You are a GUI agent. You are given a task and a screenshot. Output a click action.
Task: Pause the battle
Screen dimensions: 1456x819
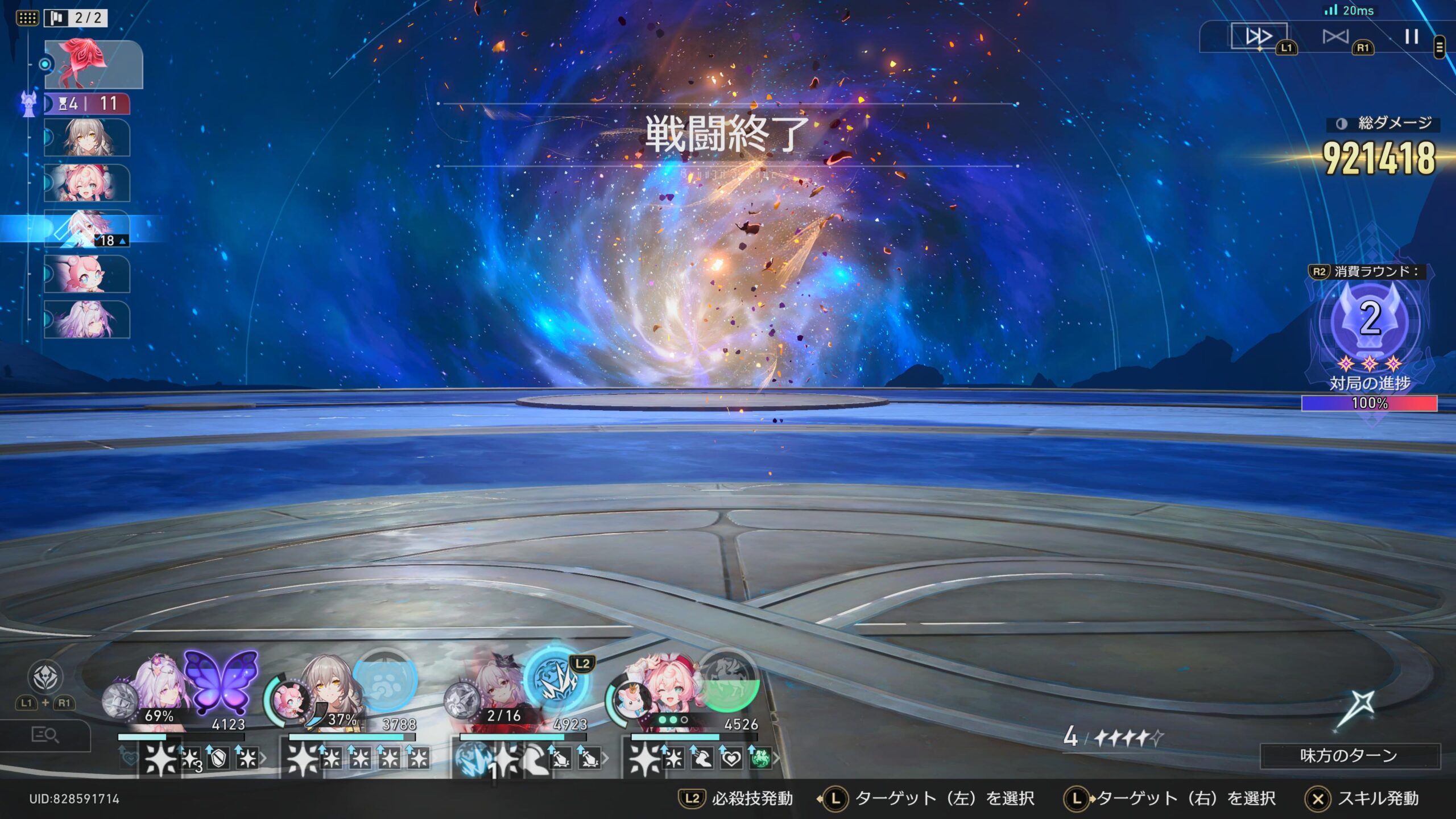tap(1411, 37)
